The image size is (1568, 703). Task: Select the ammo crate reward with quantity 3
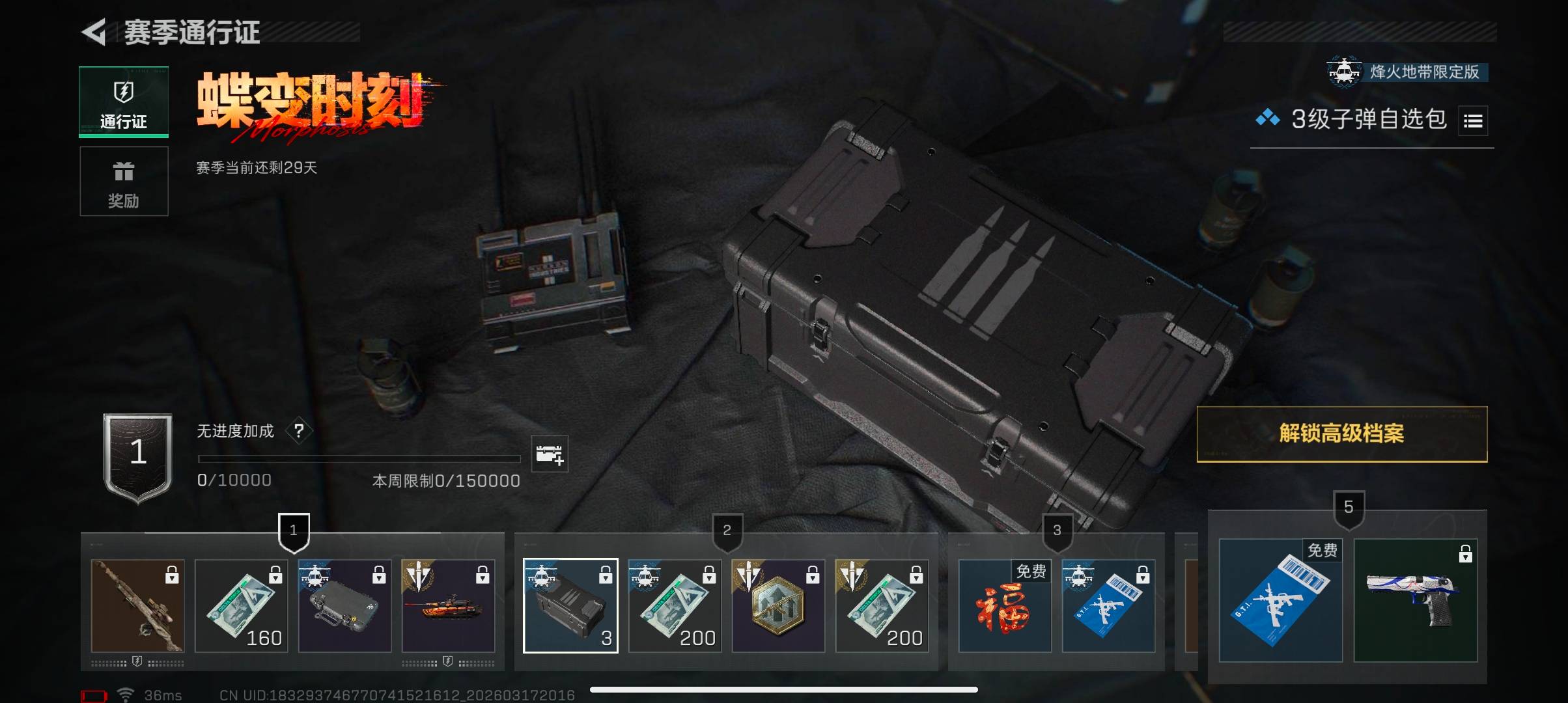click(570, 606)
